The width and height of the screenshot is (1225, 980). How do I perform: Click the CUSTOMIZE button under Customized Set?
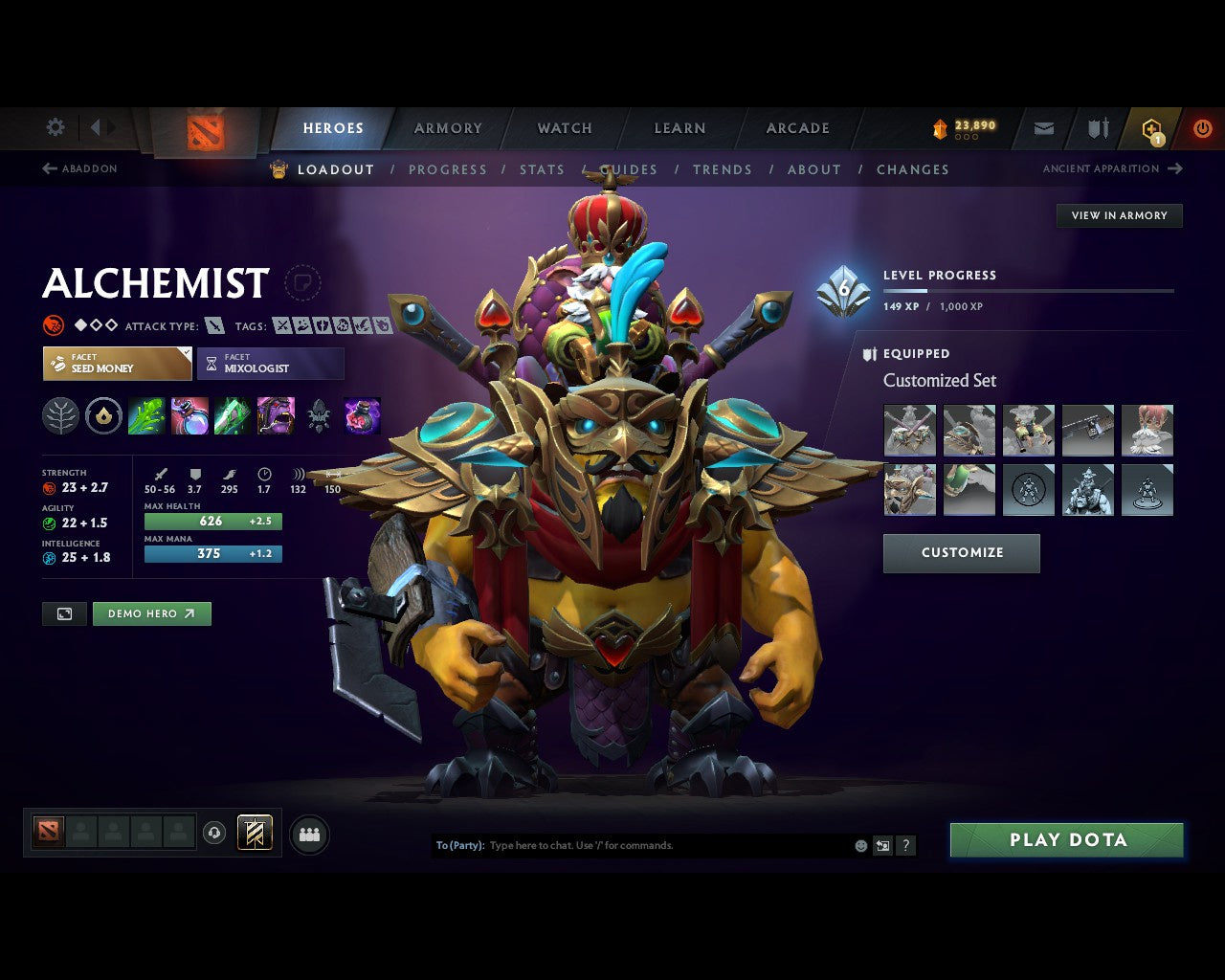tap(961, 552)
